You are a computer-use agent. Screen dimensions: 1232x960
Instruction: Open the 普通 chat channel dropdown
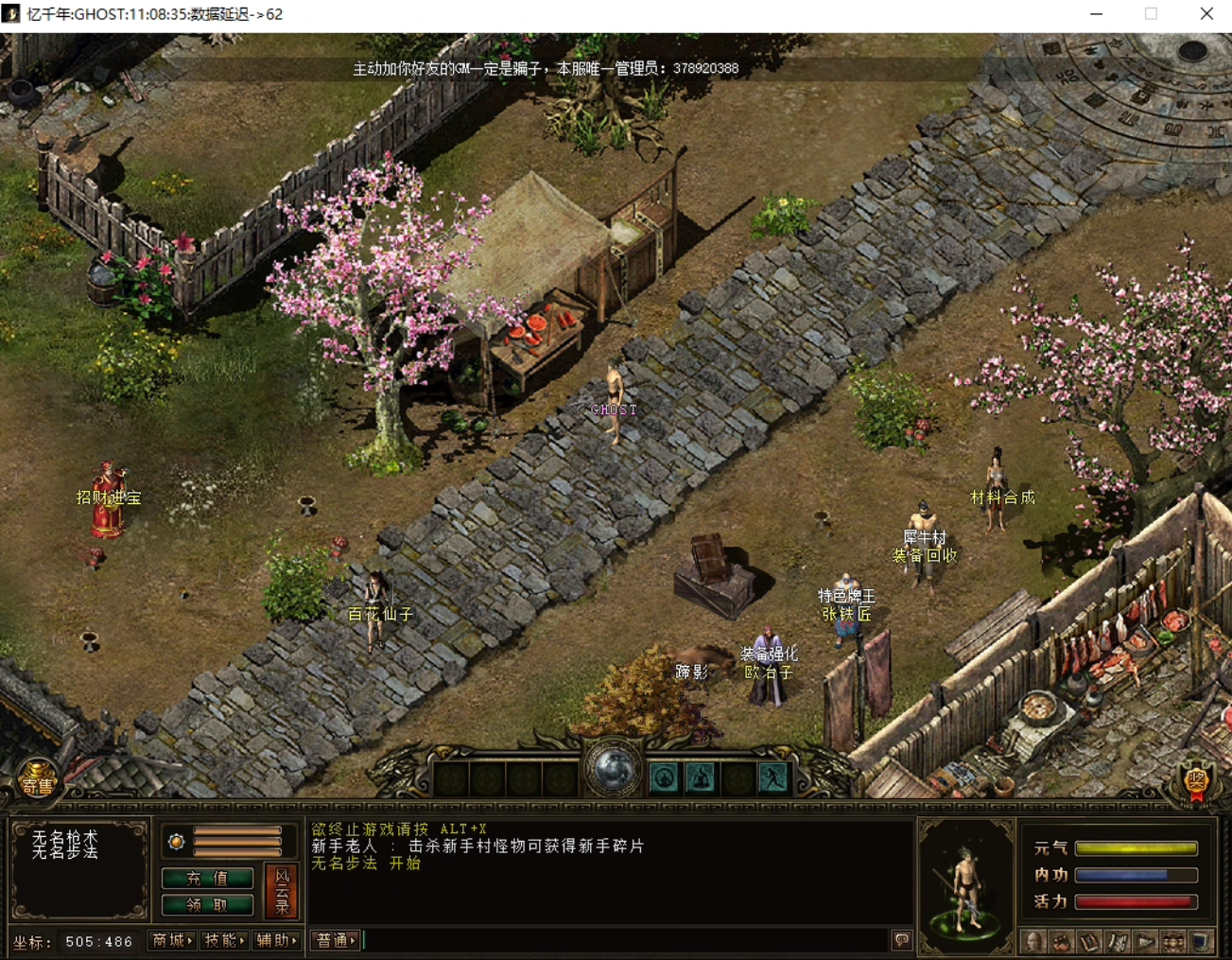click(x=336, y=940)
